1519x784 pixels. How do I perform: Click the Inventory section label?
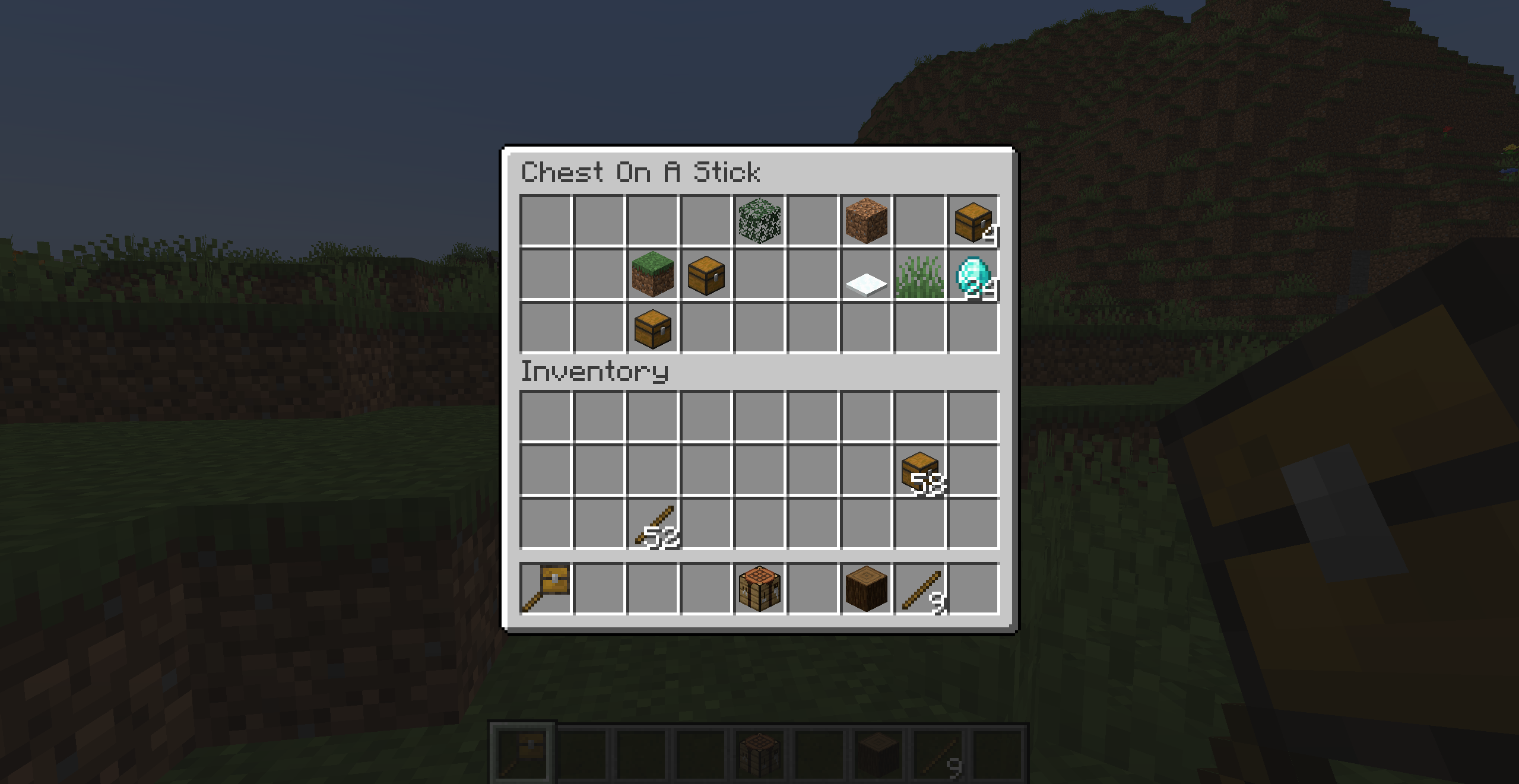pos(594,372)
